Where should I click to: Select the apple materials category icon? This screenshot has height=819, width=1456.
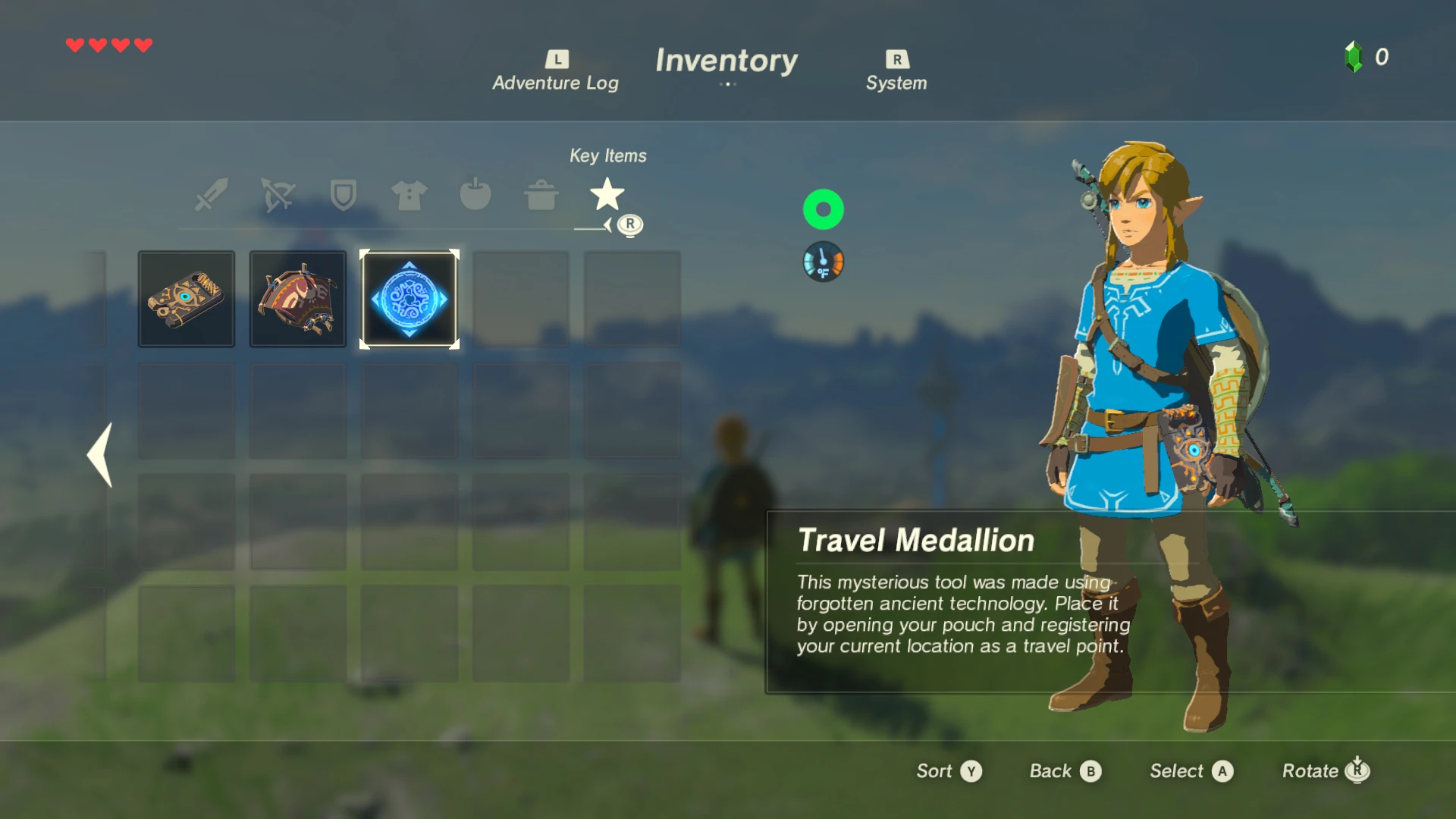point(475,195)
